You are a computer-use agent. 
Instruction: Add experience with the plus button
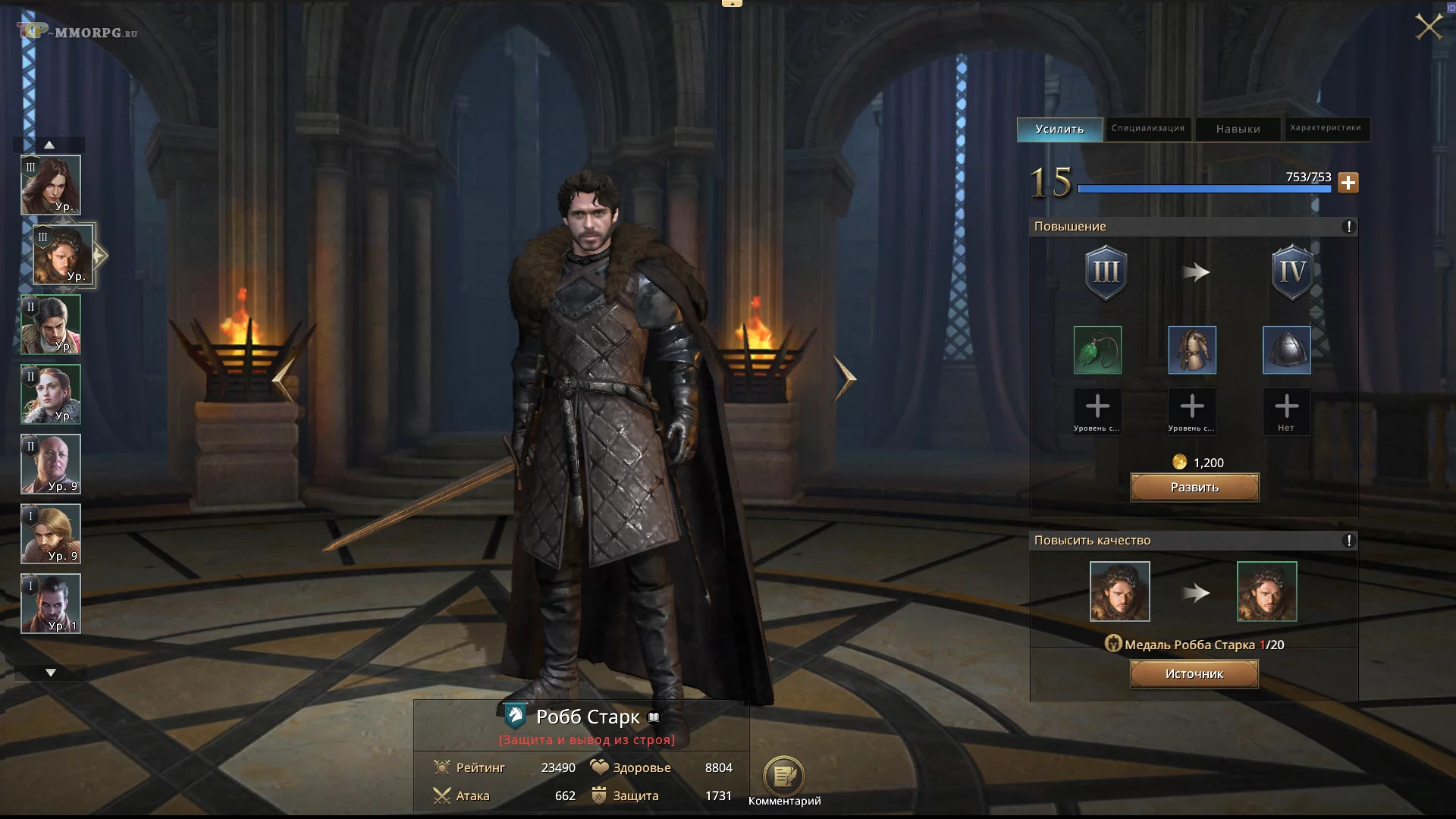(x=1348, y=183)
